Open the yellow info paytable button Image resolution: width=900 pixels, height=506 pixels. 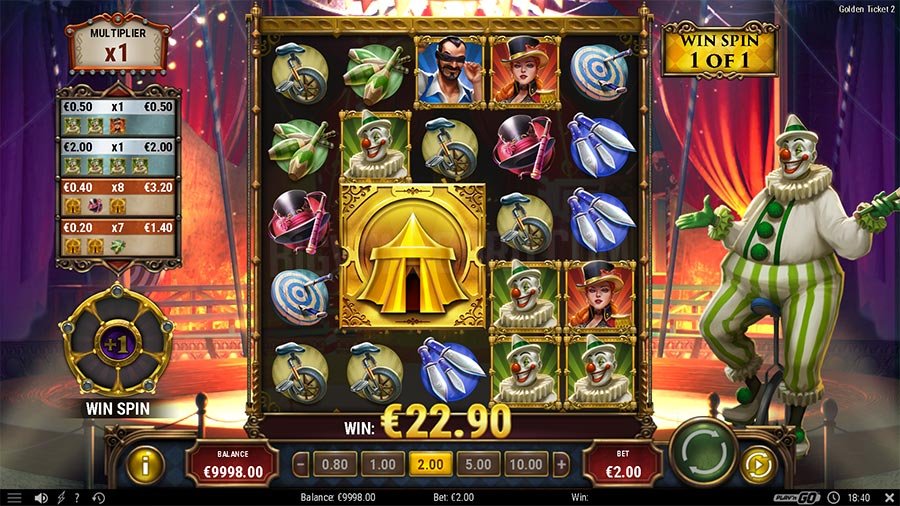tap(145, 465)
